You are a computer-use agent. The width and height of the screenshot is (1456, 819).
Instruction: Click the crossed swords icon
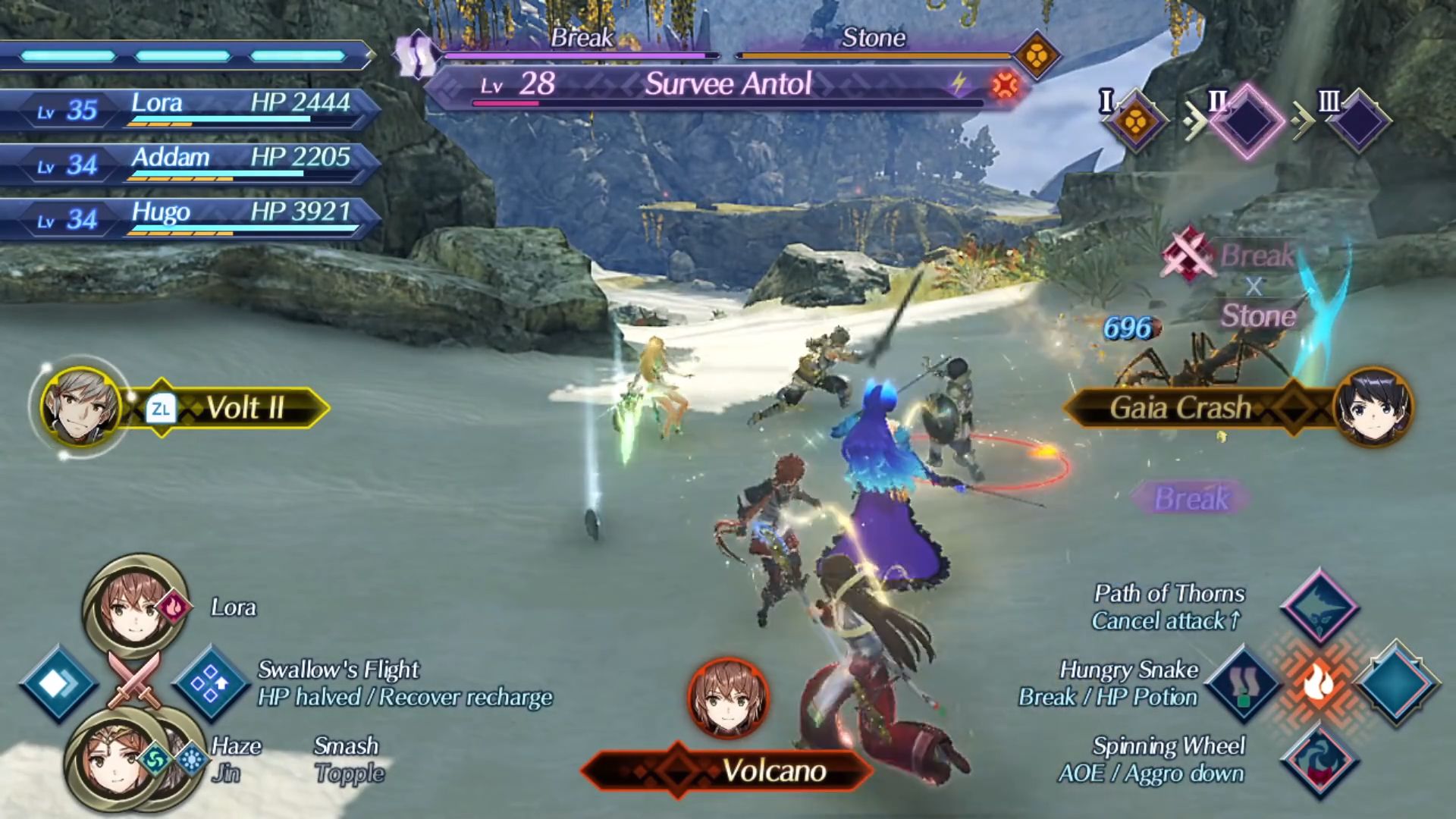click(x=134, y=679)
